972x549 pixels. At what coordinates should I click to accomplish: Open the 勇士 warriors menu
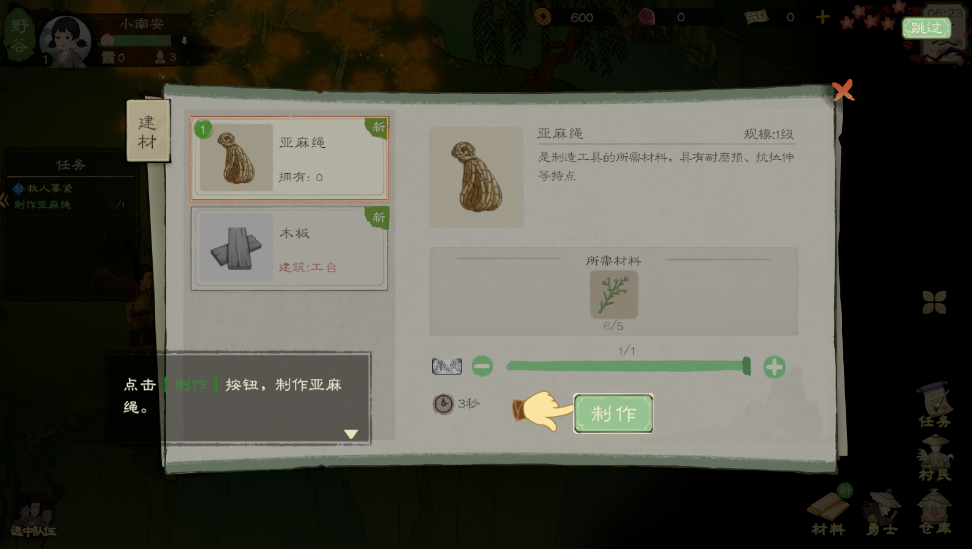[x=884, y=512]
